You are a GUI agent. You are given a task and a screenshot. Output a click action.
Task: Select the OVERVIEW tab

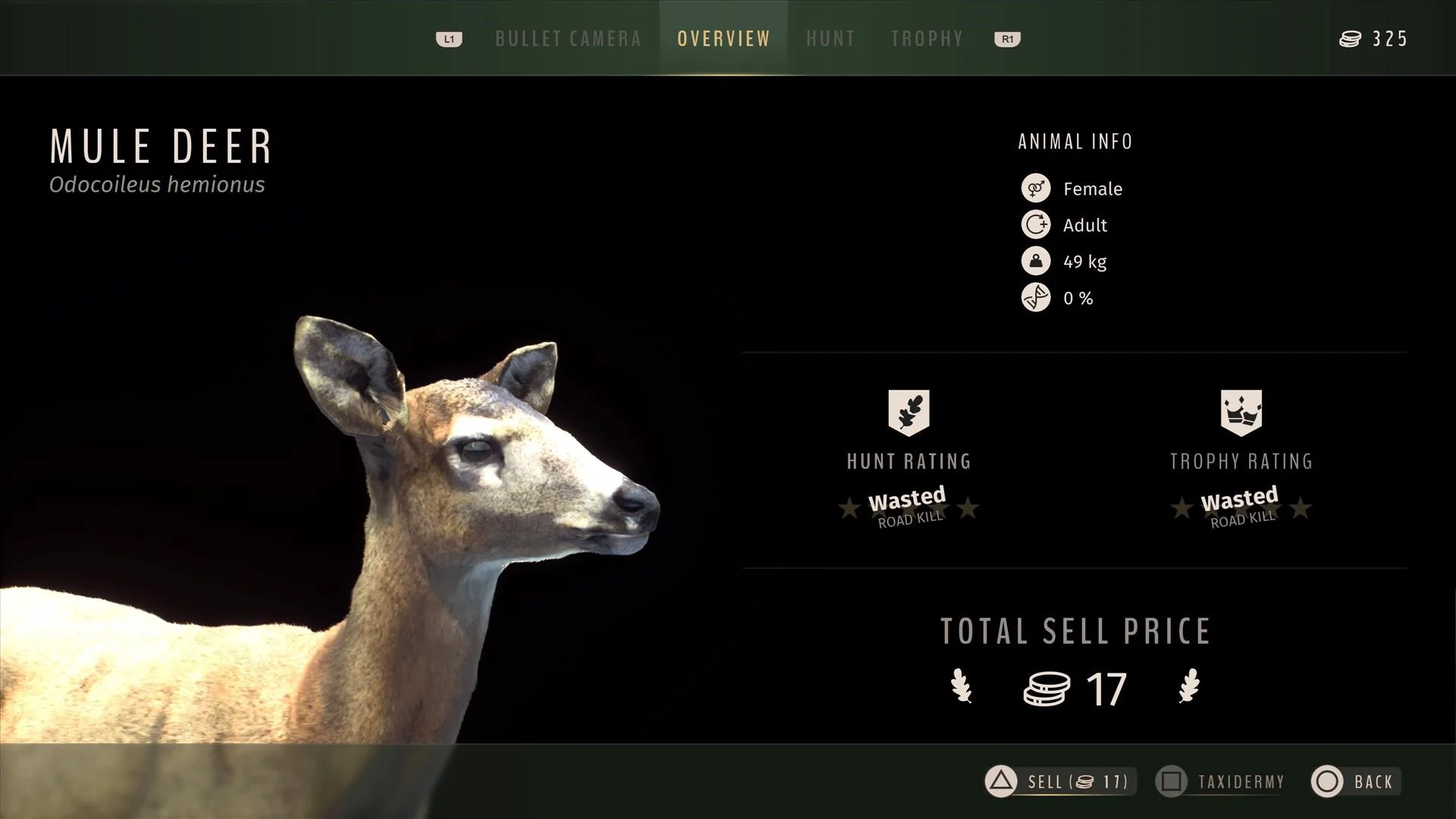click(x=723, y=39)
